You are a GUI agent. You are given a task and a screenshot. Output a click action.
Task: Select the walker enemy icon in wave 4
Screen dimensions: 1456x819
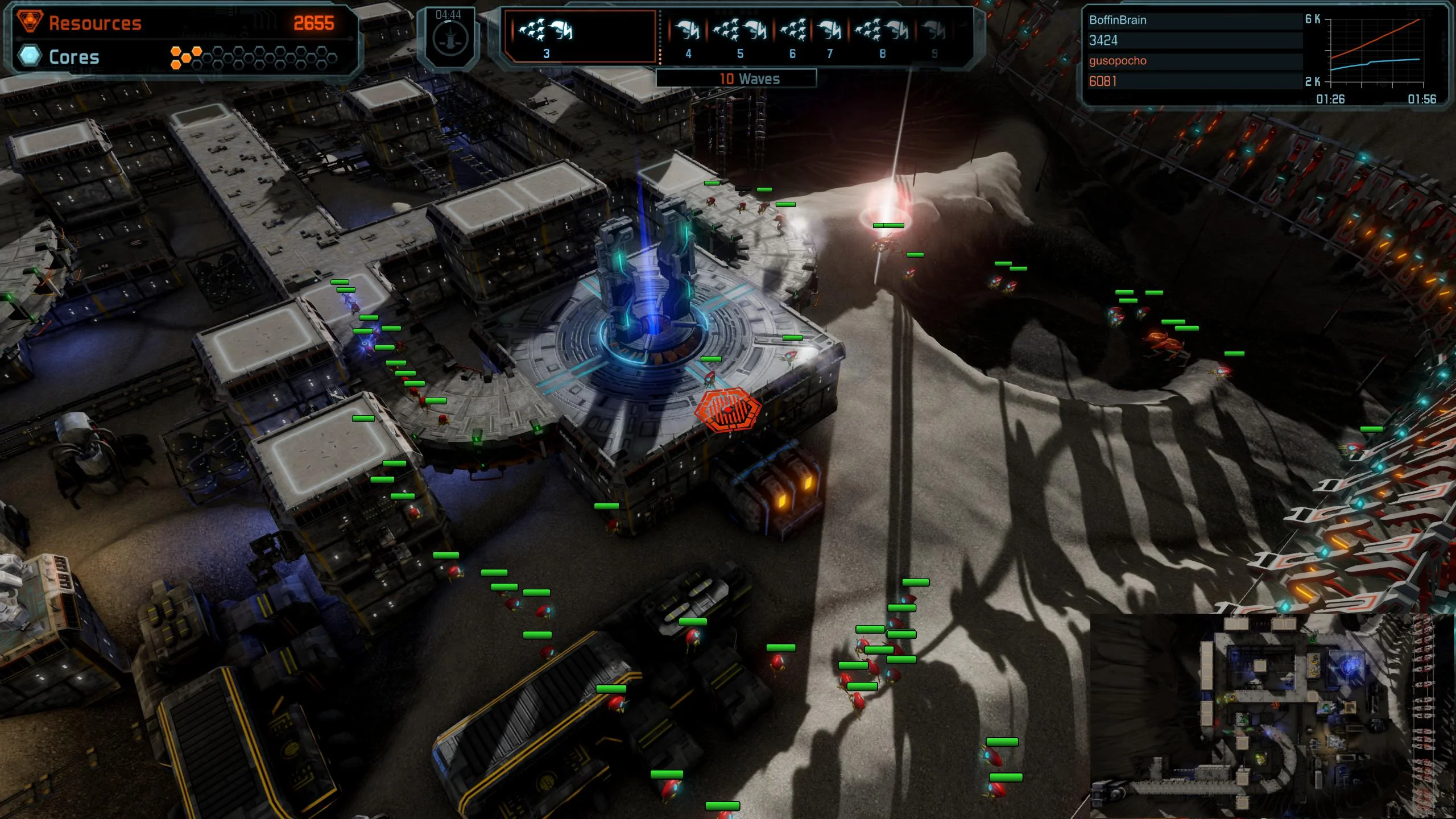pyautogui.click(x=688, y=30)
